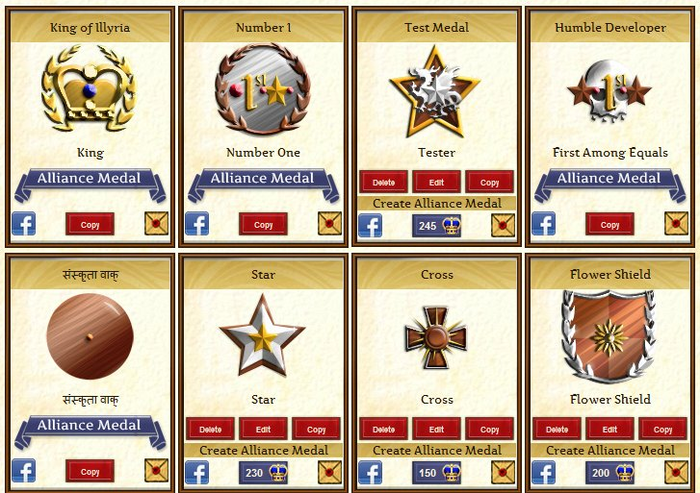Select the Number 1 medal image

tap(263, 90)
